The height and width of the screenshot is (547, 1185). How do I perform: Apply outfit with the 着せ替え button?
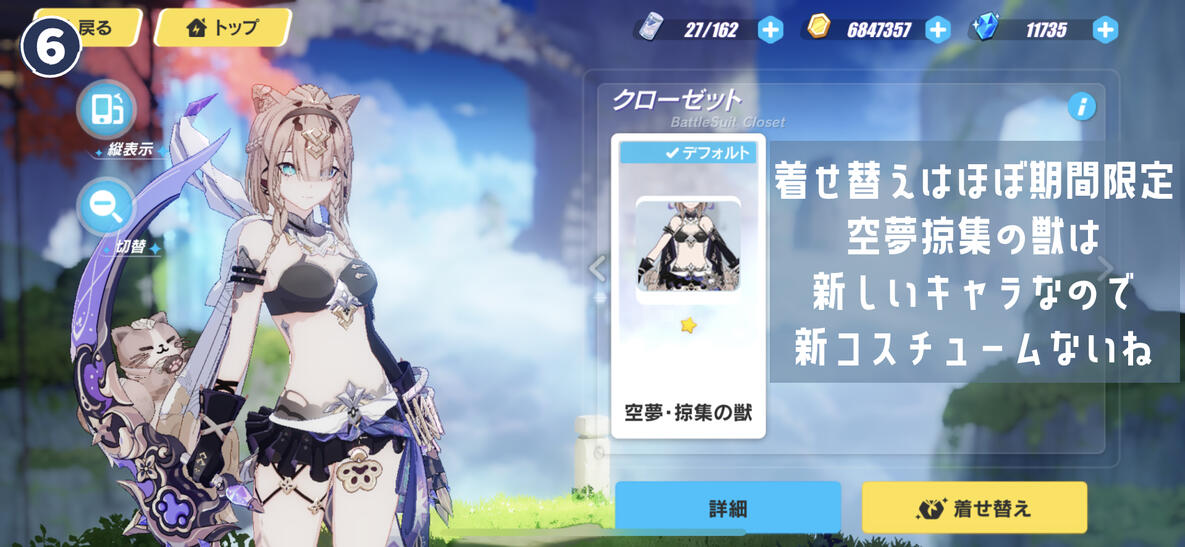point(974,508)
